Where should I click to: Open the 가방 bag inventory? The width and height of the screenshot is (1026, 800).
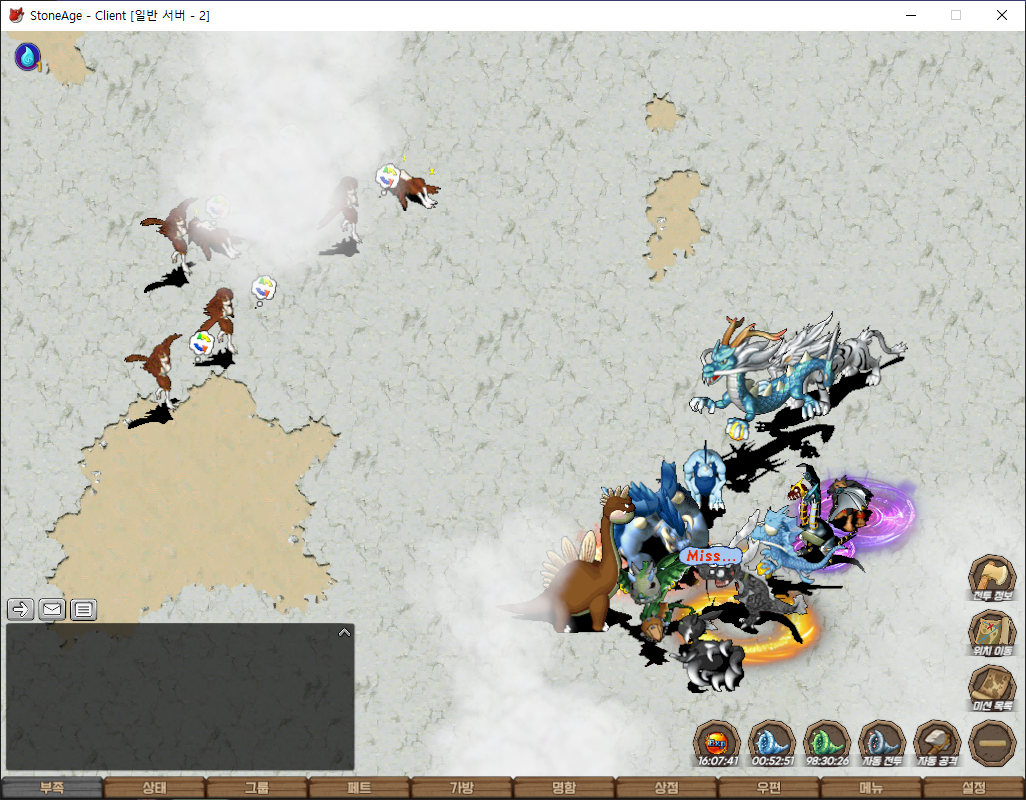tap(462, 788)
